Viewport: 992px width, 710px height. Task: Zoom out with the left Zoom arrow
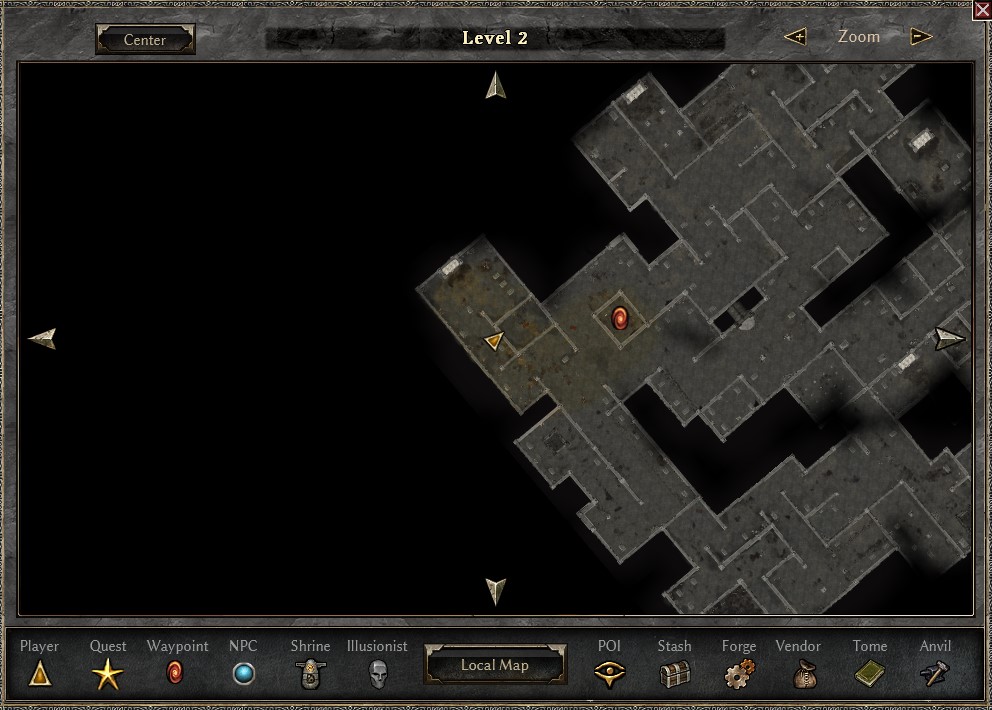tap(796, 37)
